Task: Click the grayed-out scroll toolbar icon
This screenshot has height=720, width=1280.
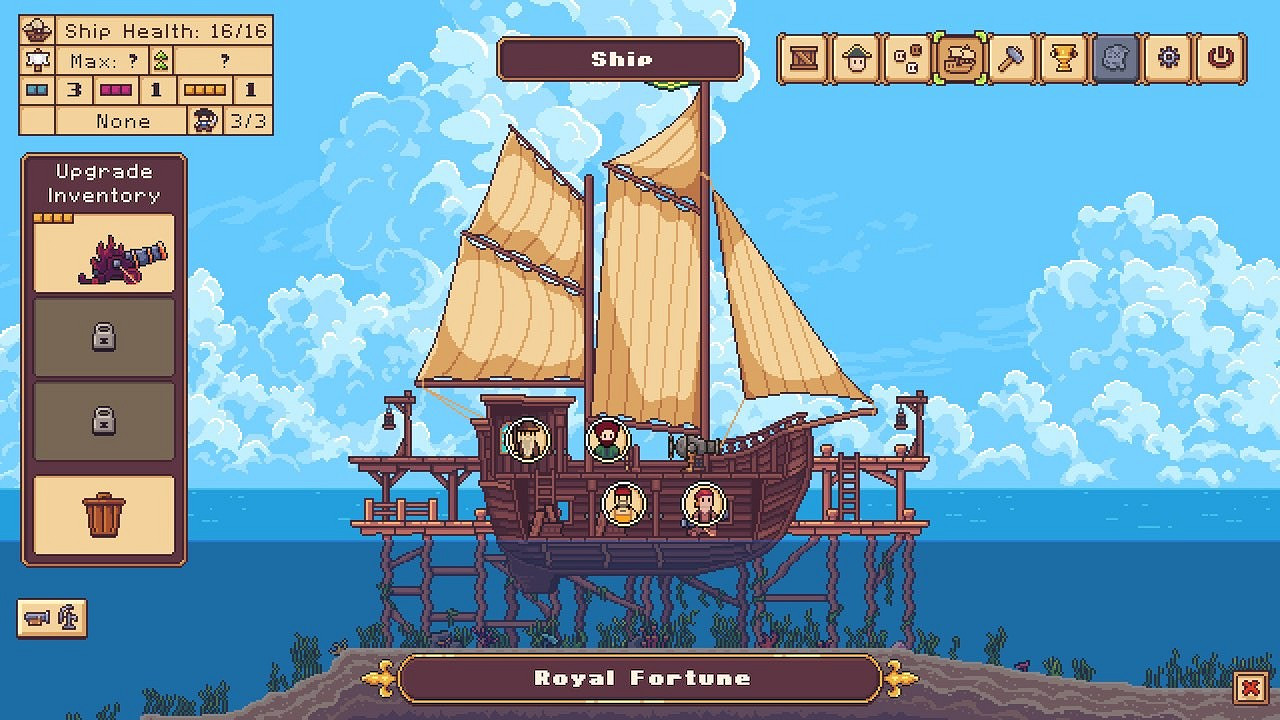Action: (x=1113, y=59)
